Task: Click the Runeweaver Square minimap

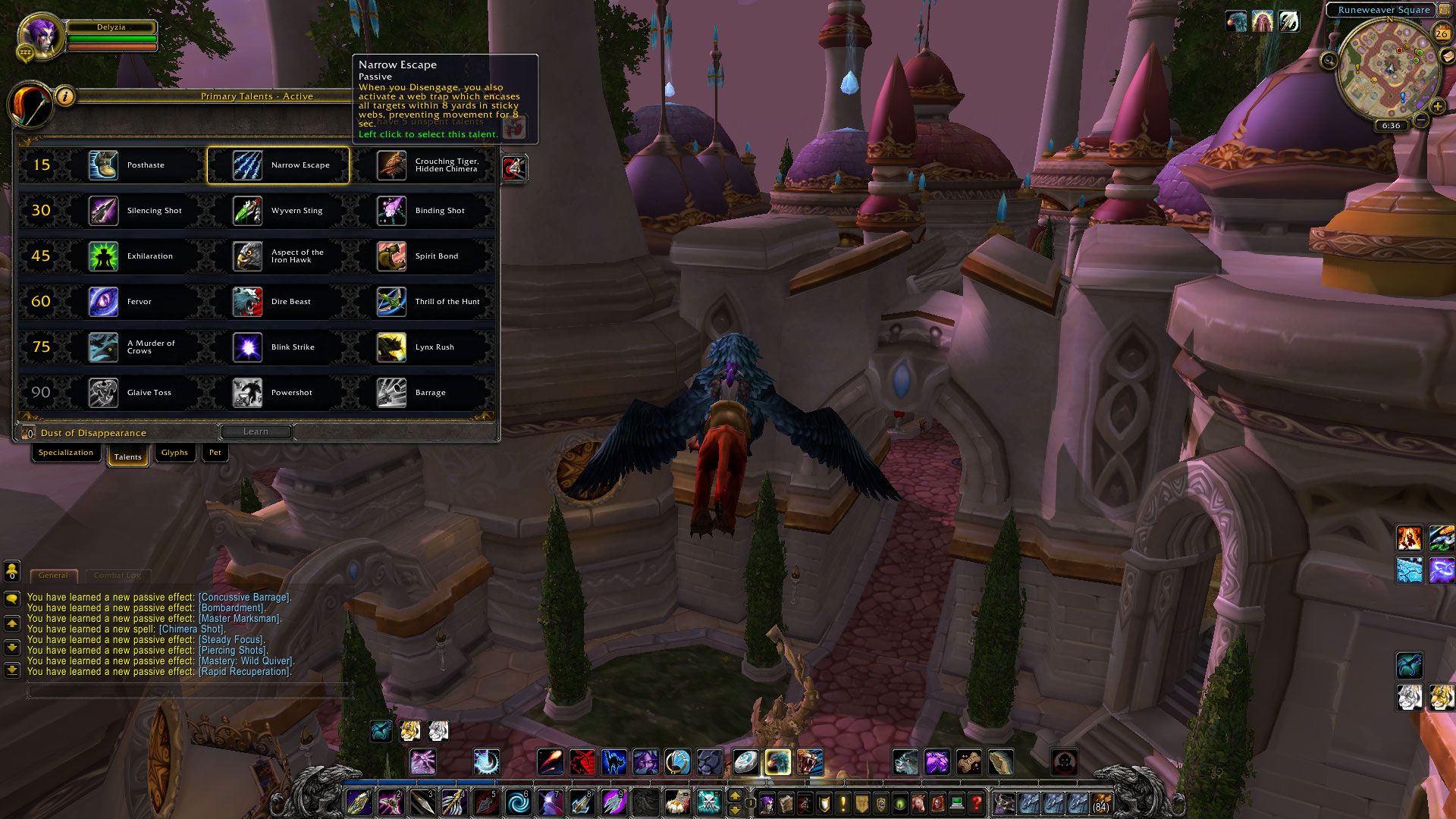Action: coord(1388,70)
